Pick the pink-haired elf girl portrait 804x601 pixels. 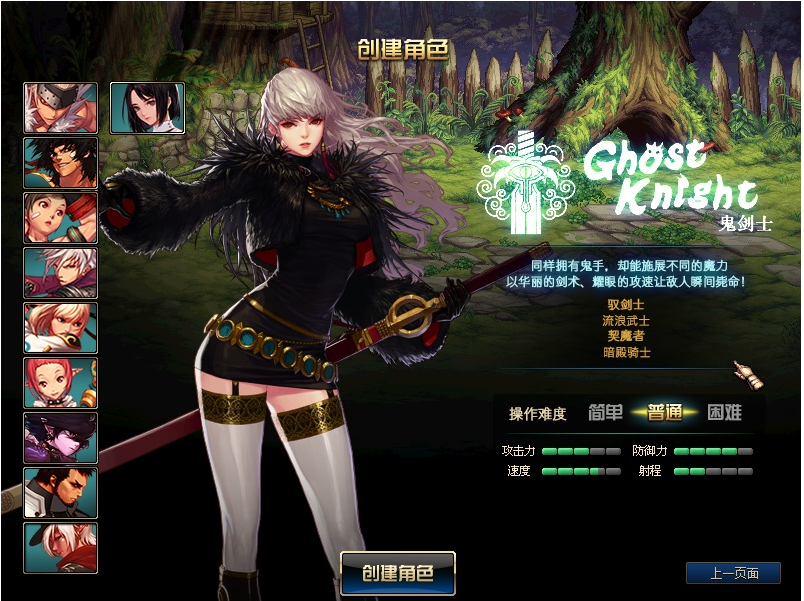[x=61, y=383]
